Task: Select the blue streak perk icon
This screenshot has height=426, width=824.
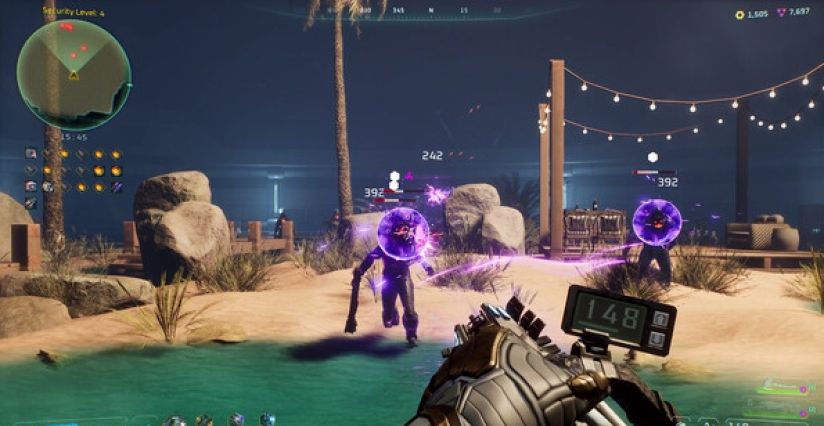Action: pos(116,187)
